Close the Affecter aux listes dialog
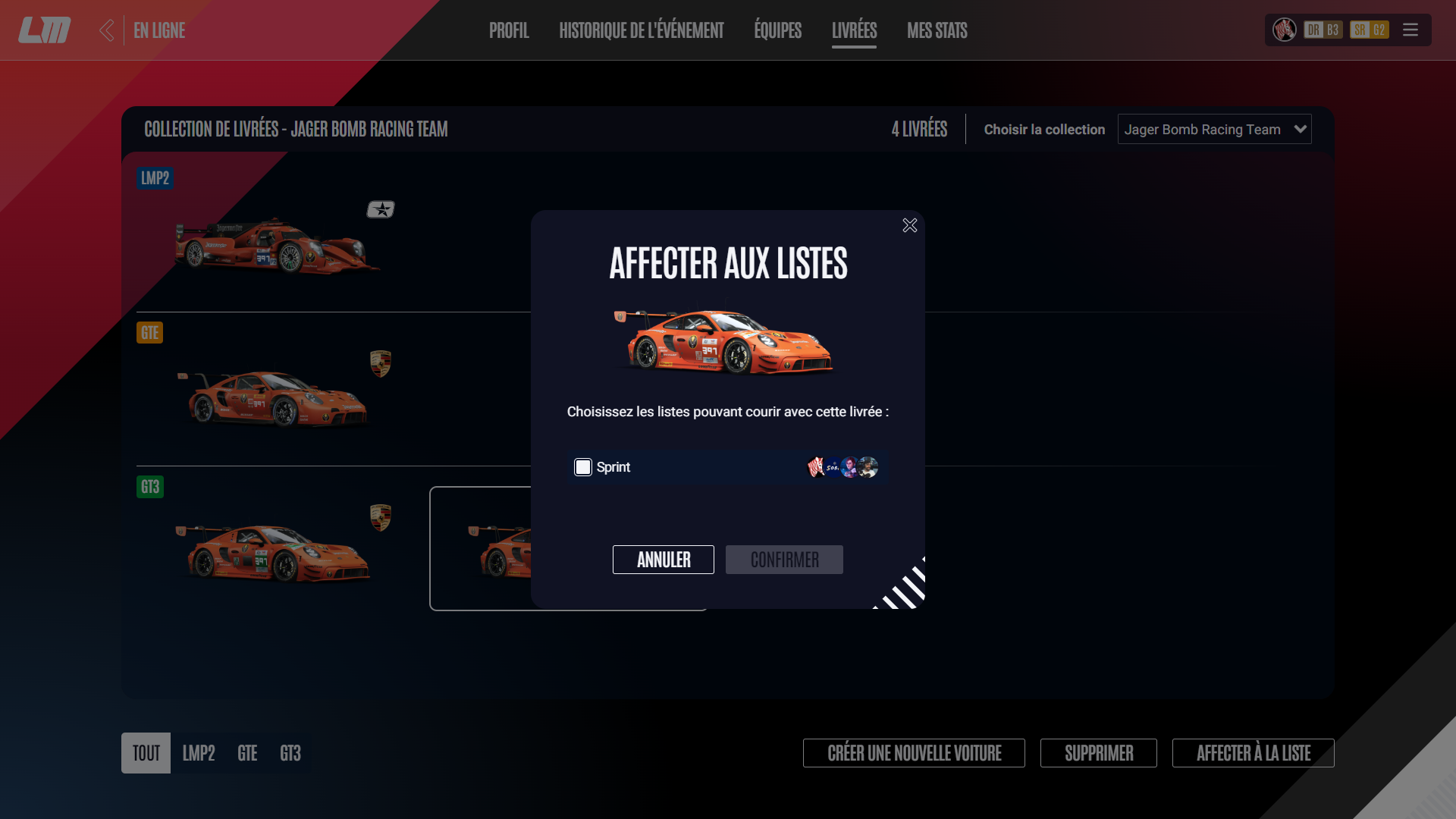 (x=910, y=225)
